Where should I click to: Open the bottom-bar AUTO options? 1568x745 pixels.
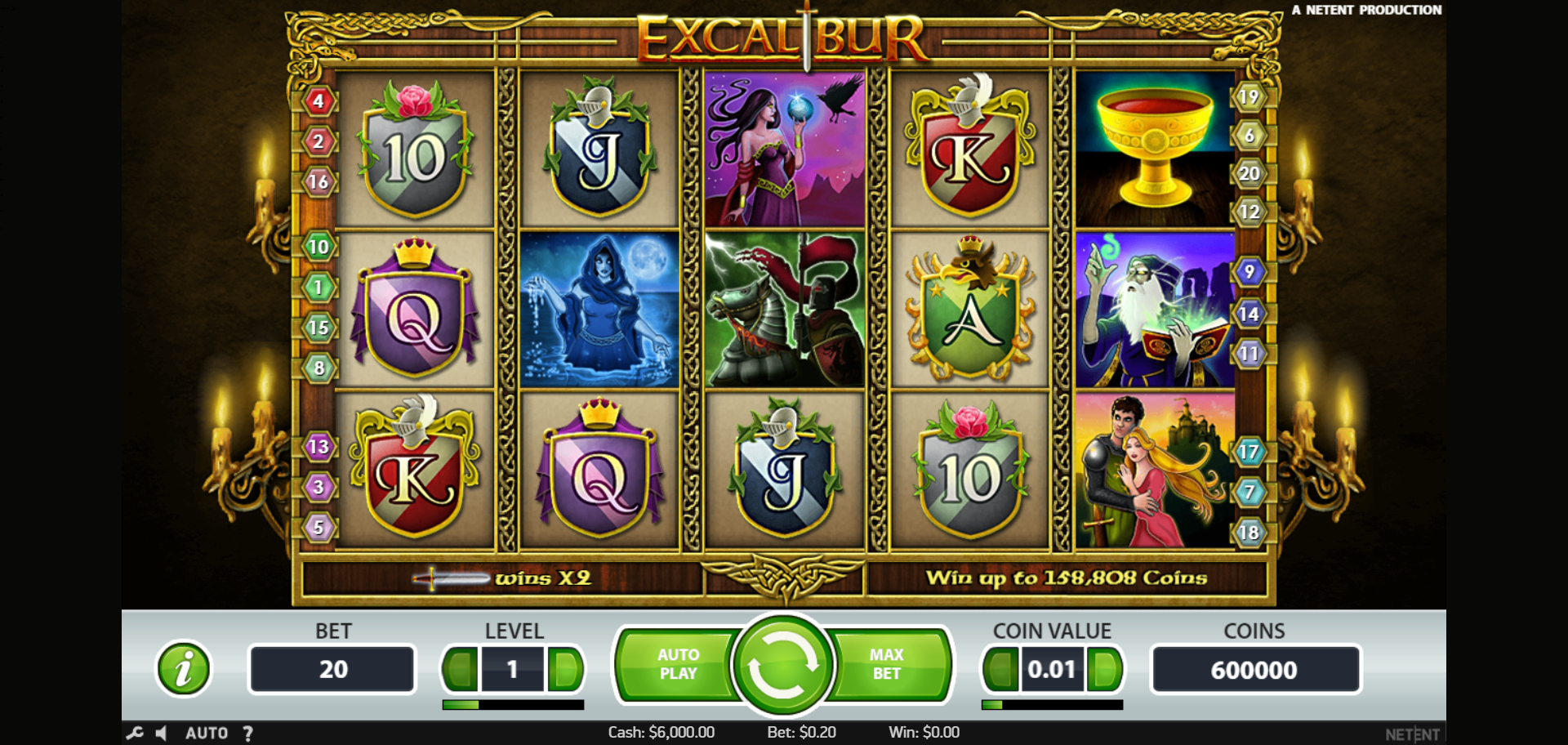point(207,733)
